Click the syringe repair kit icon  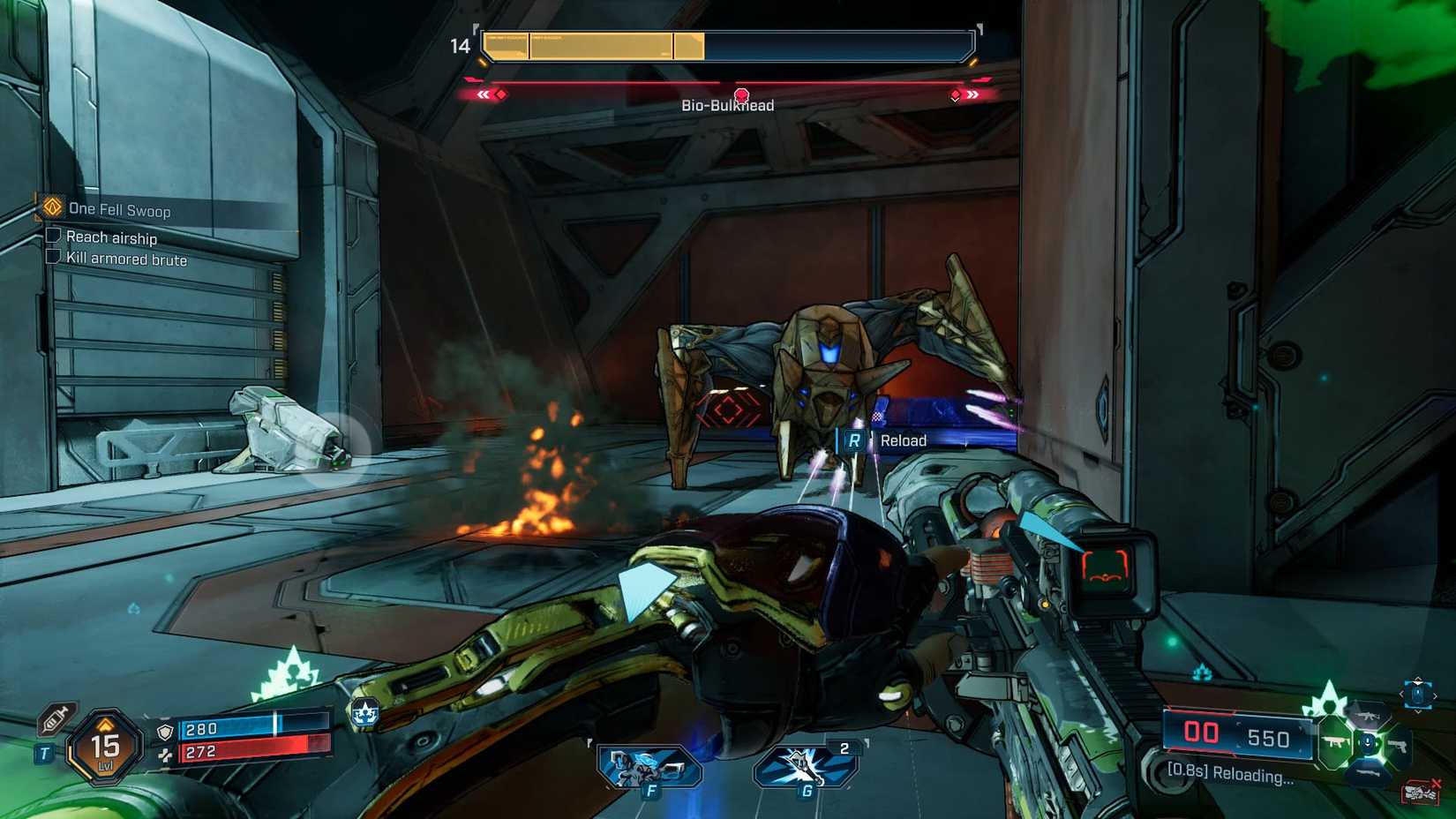coord(56,718)
